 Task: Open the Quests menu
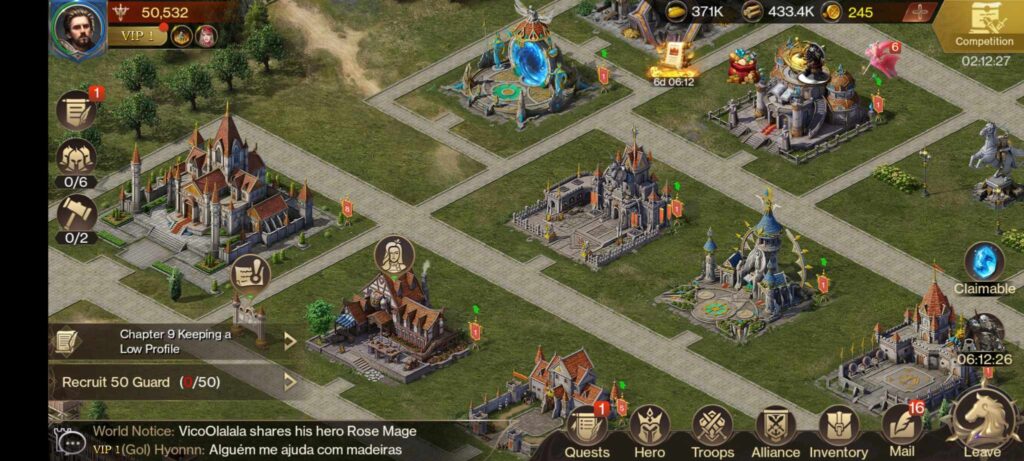tap(587, 432)
